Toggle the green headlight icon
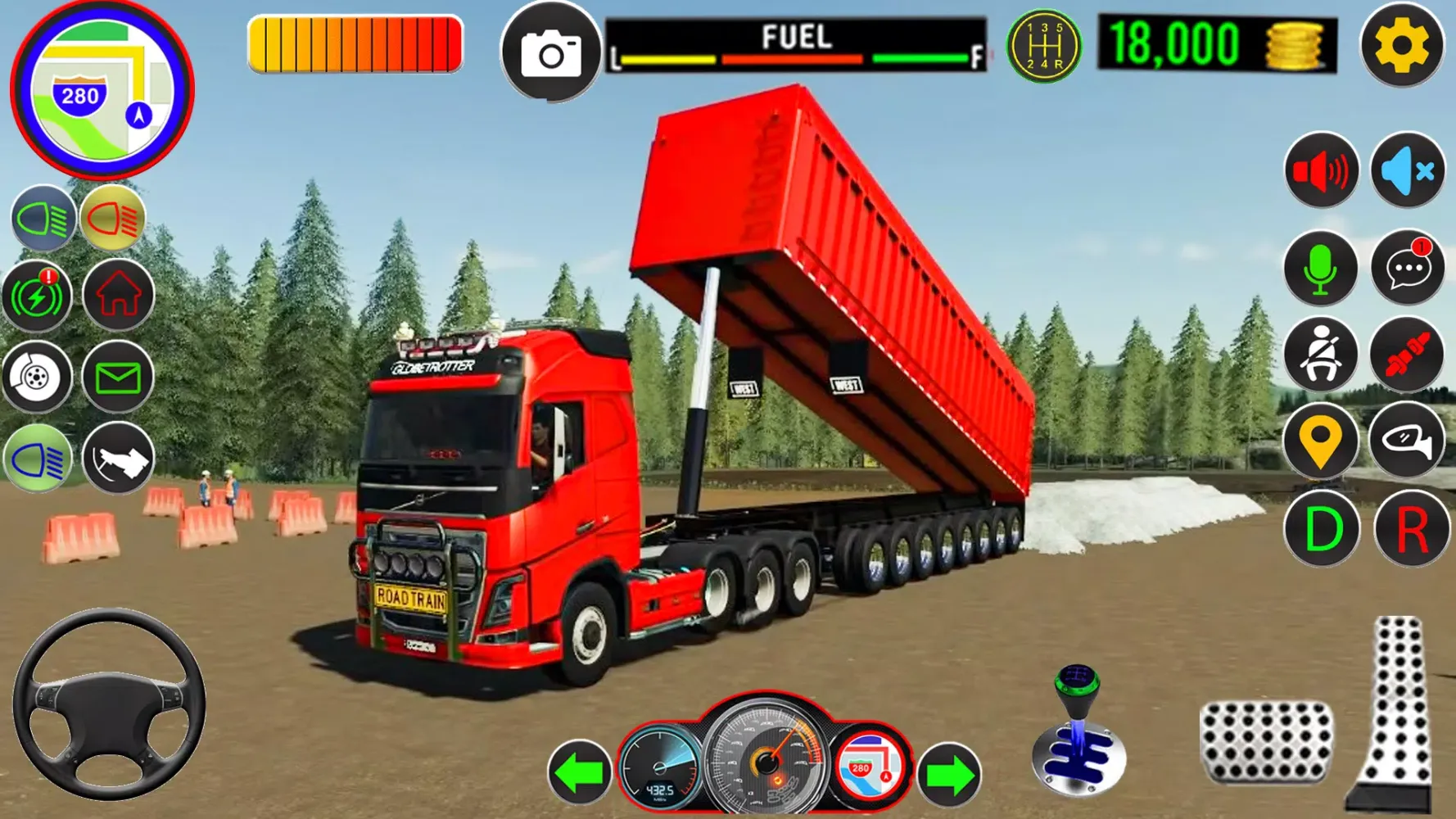Screen dimensions: 1456x819 point(43,219)
